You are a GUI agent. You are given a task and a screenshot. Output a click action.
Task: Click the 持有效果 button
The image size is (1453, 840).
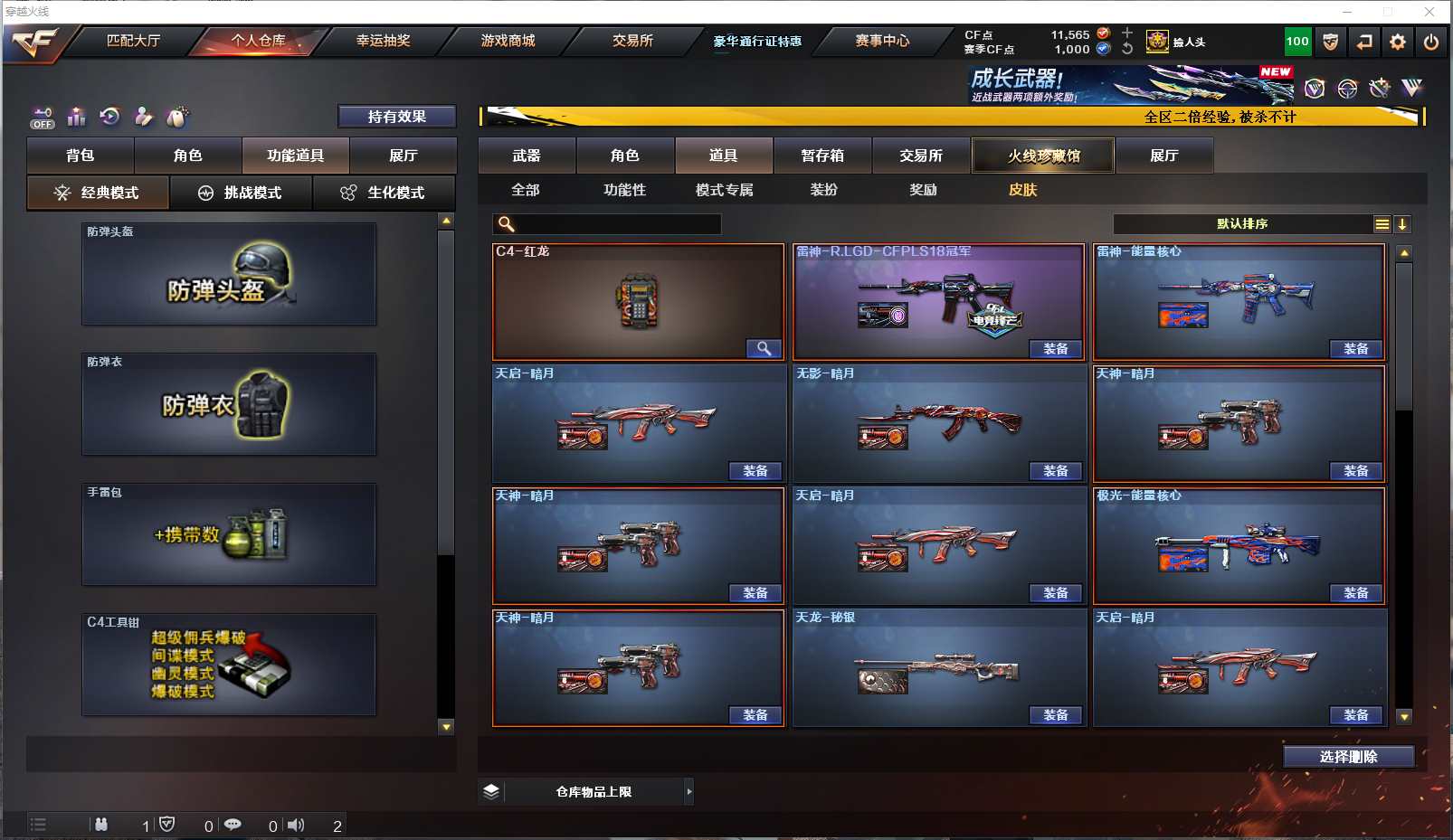pyautogui.click(x=396, y=117)
